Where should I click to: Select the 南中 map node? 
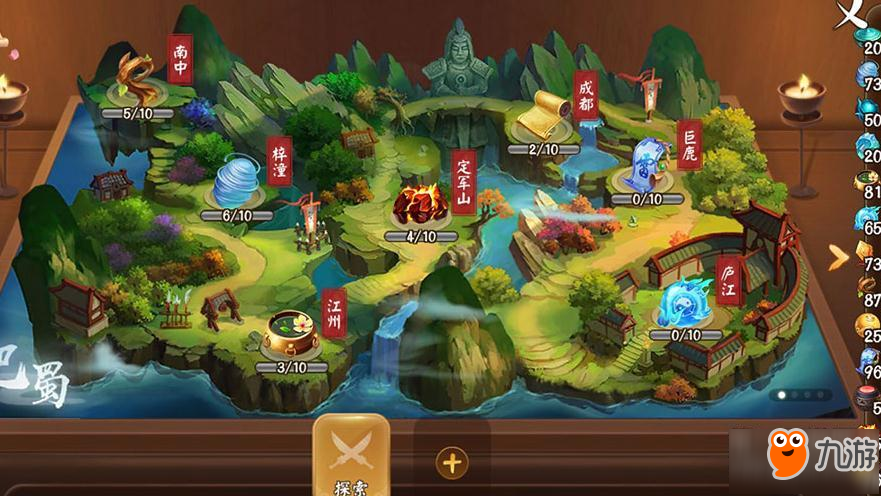[137, 80]
